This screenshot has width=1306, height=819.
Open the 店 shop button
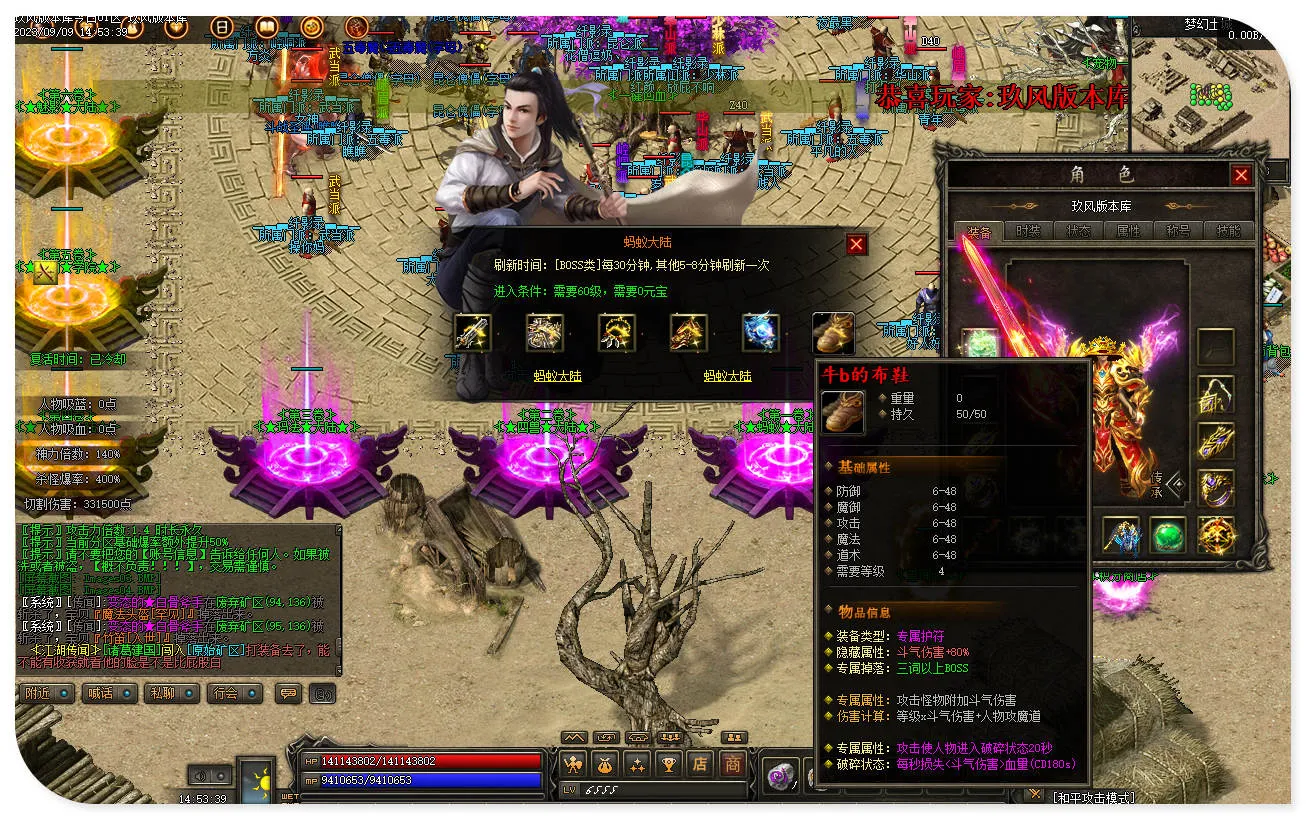point(701,764)
